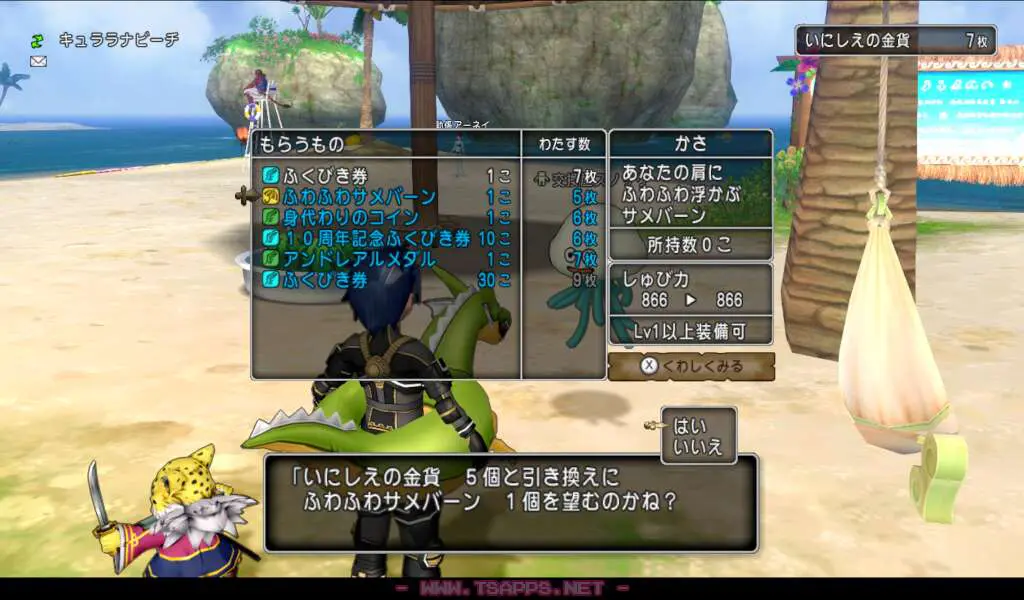Image resolution: width=1024 pixels, height=600 pixels.
Task: Open the envelope mail icon
Action: point(39,61)
